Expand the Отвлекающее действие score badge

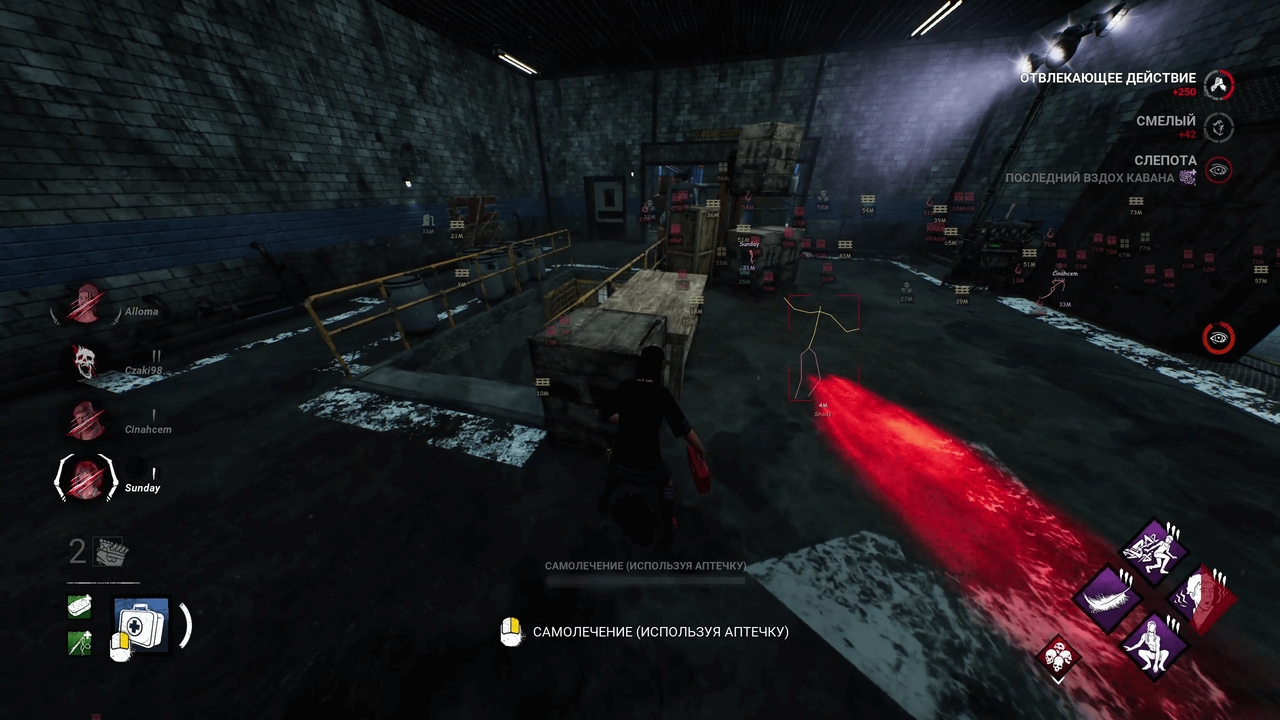(x=1219, y=86)
